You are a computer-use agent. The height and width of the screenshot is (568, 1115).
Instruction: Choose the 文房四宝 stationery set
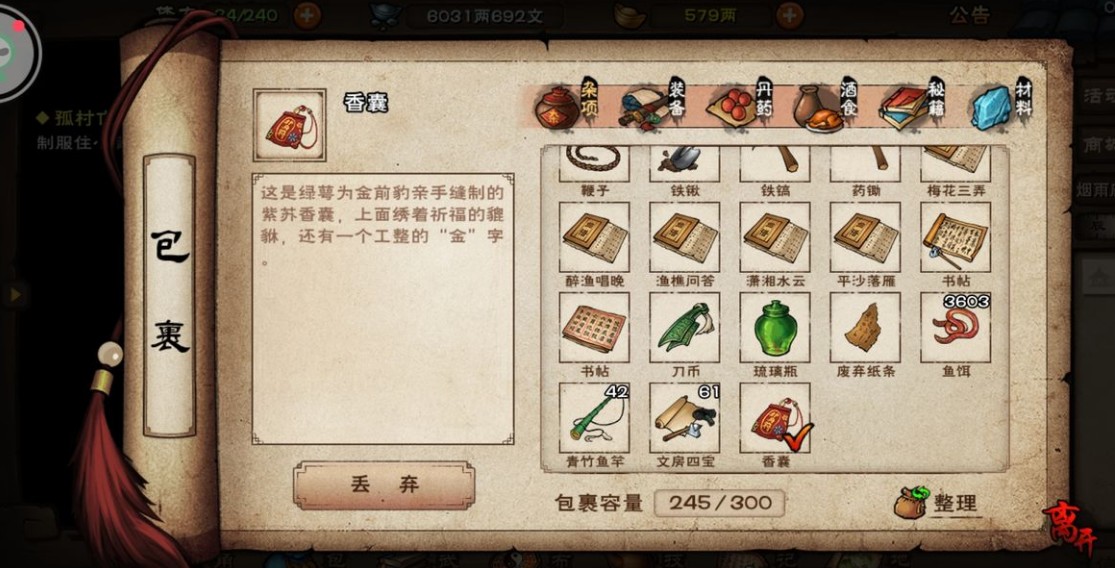(x=684, y=418)
